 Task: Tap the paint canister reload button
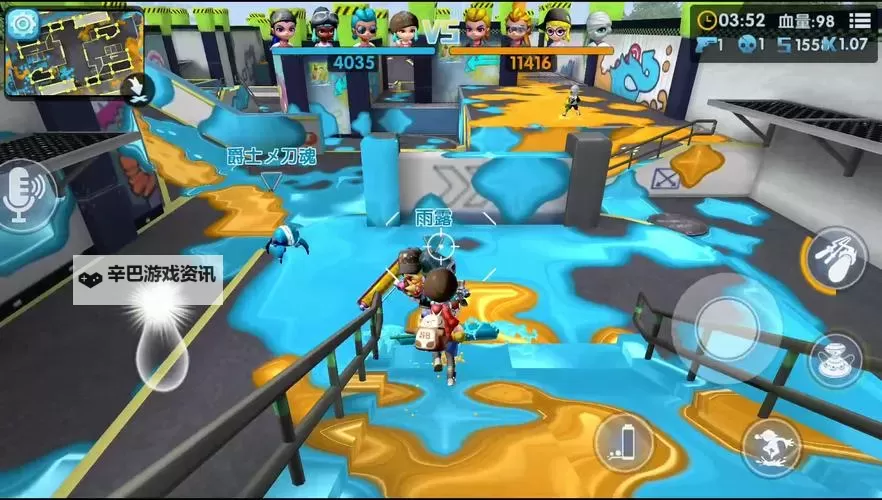pos(622,441)
